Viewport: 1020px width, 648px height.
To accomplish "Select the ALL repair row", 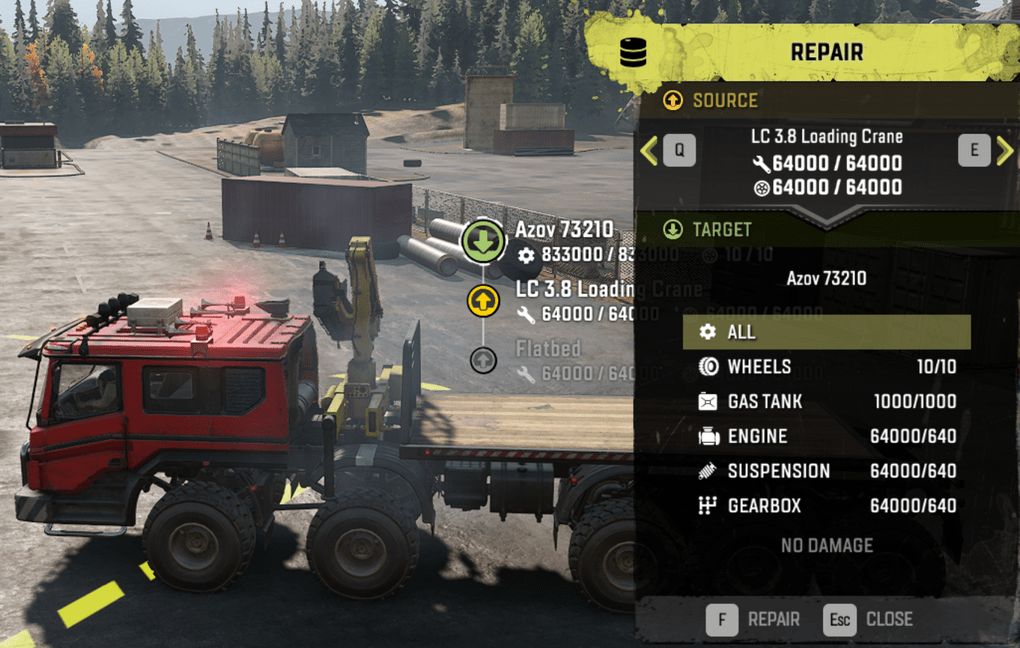I will tap(826, 332).
